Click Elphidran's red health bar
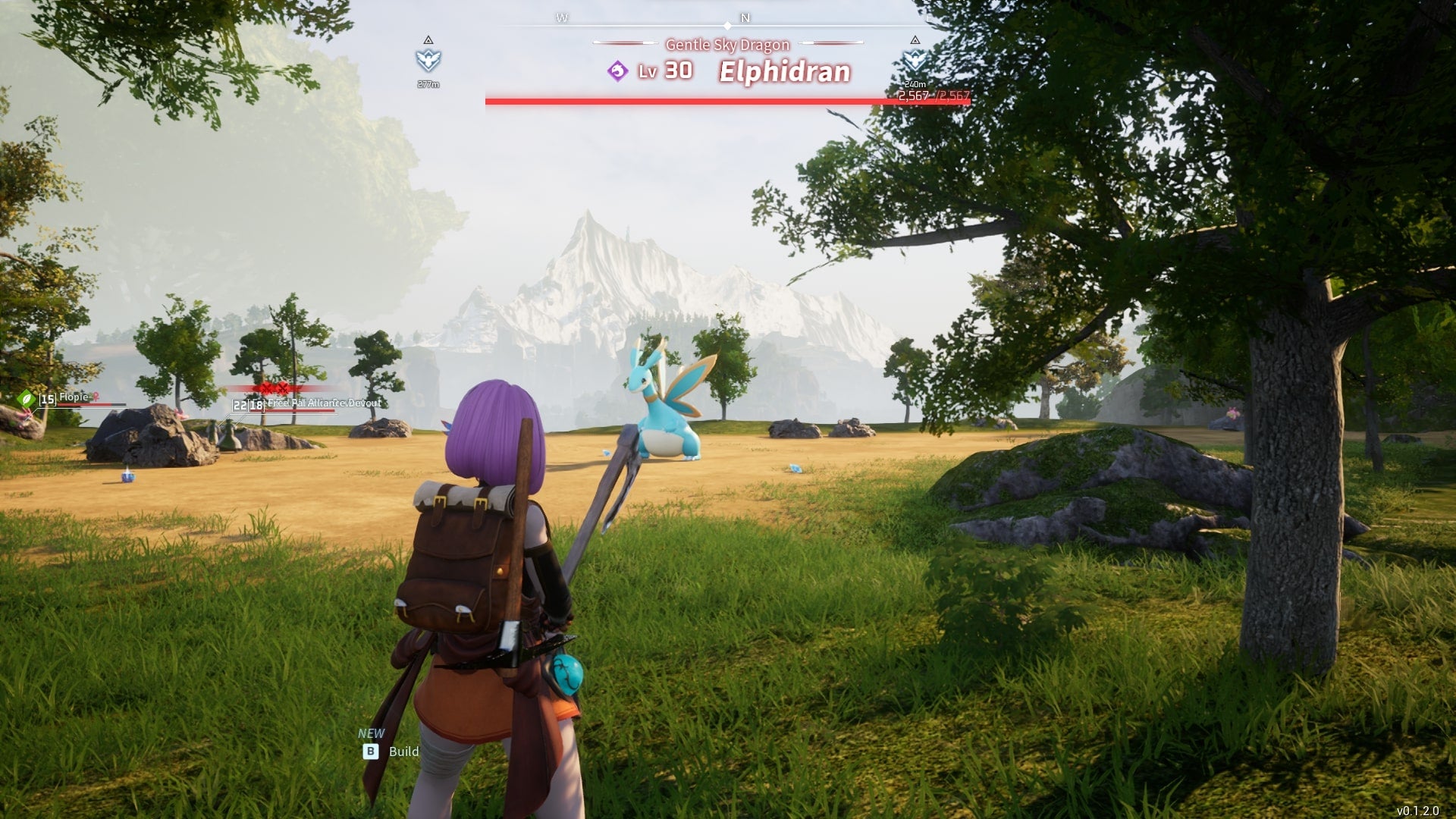This screenshot has width=1456, height=819. 728,101
